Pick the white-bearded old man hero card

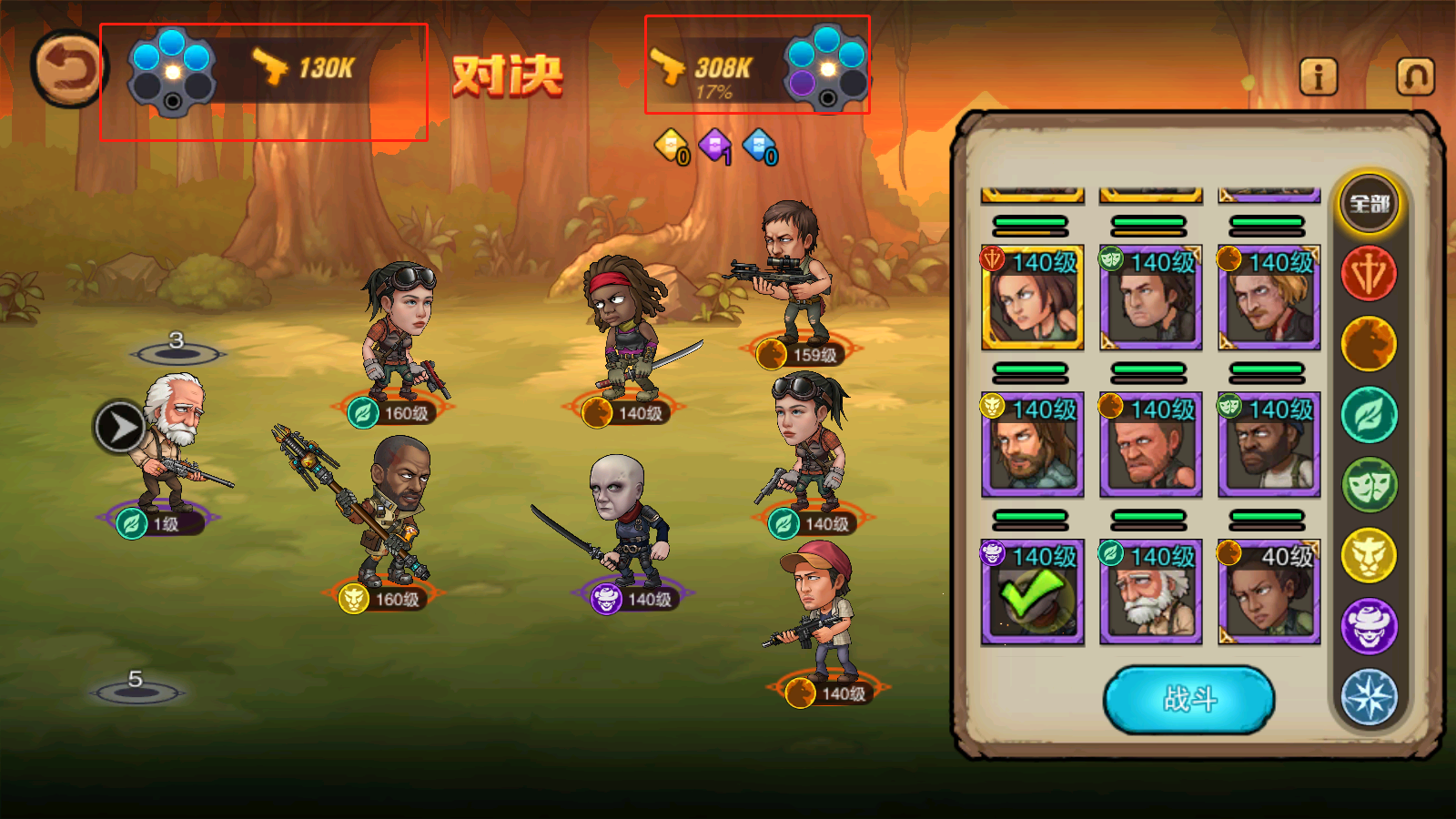coord(1150,592)
